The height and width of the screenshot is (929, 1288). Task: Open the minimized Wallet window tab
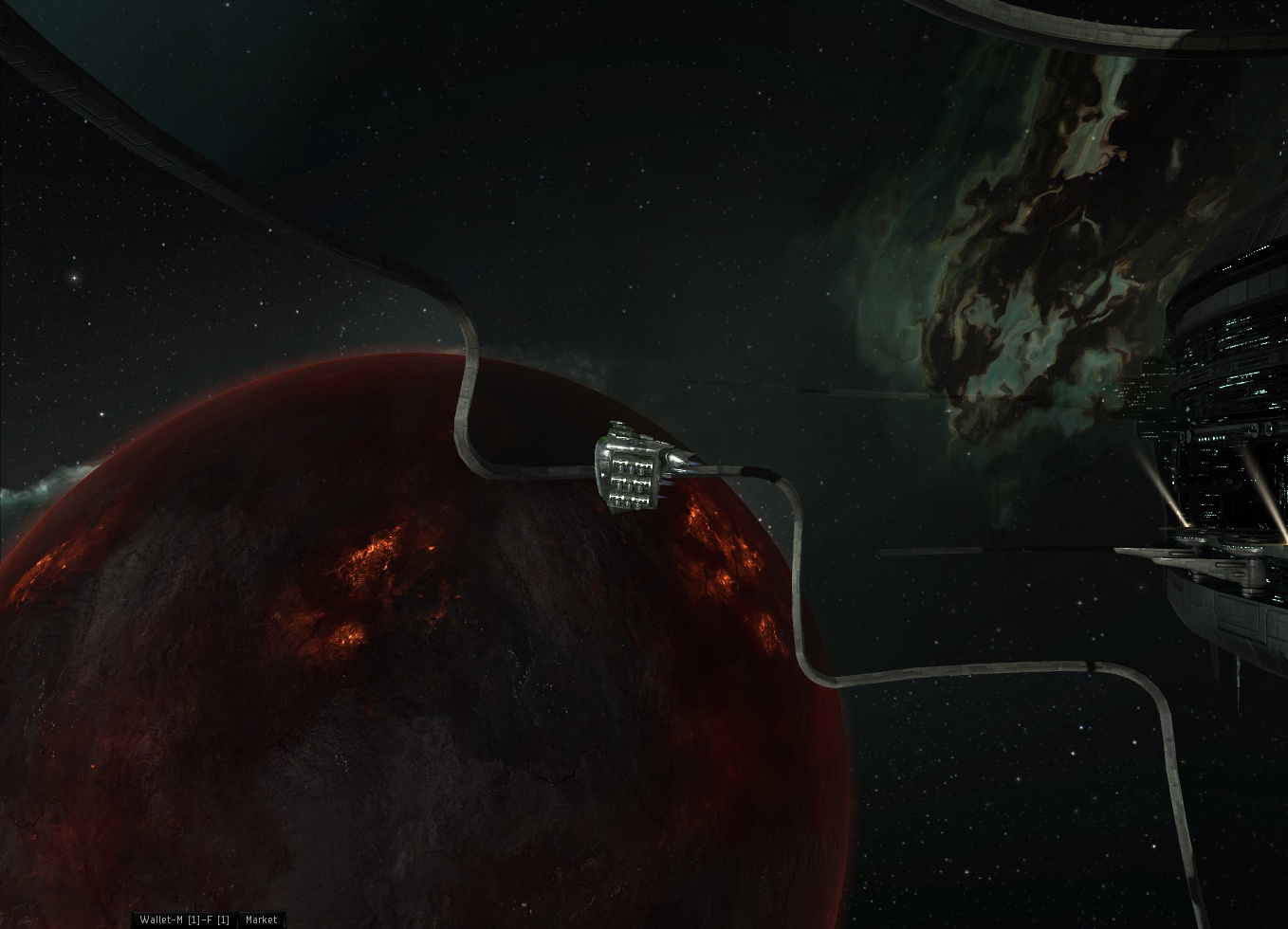pyautogui.click(x=184, y=920)
